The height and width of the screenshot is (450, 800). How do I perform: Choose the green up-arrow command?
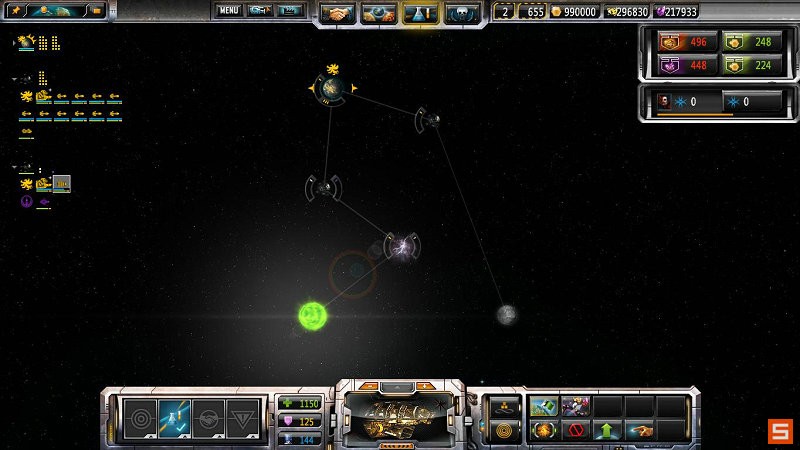coord(607,431)
